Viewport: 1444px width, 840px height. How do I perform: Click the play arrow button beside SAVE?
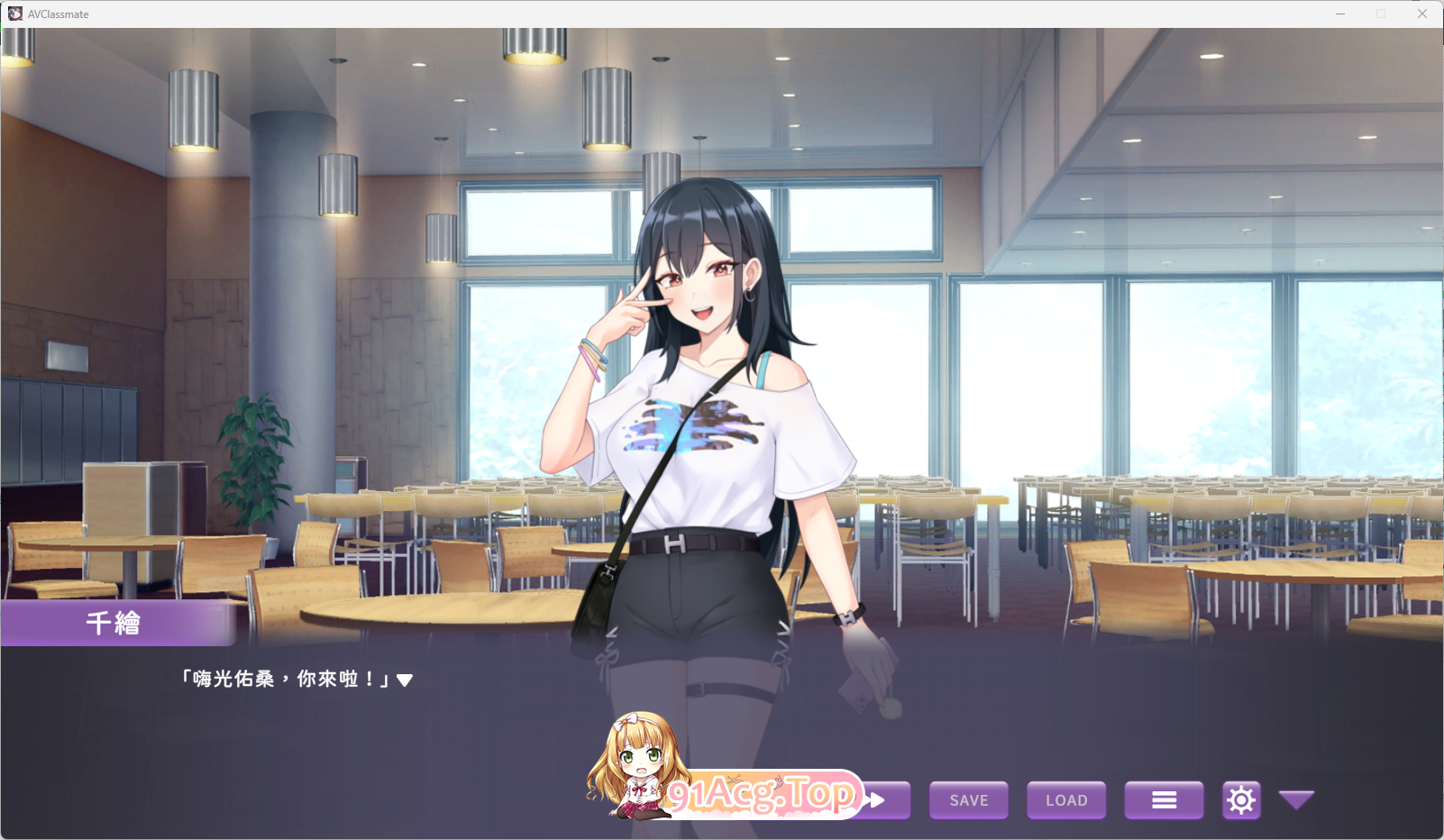[884, 800]
